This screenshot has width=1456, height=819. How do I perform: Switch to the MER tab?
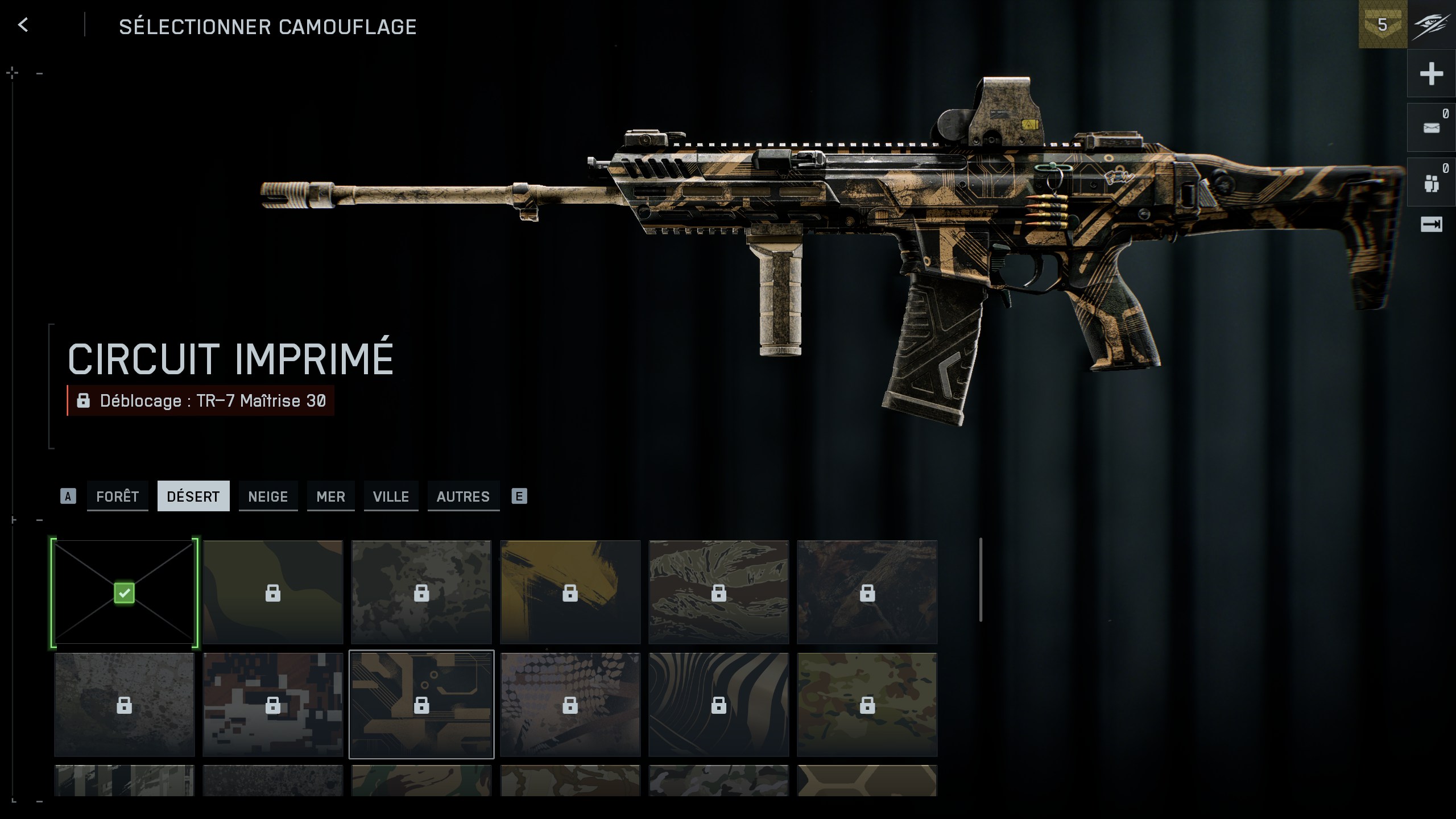point(330,497)
